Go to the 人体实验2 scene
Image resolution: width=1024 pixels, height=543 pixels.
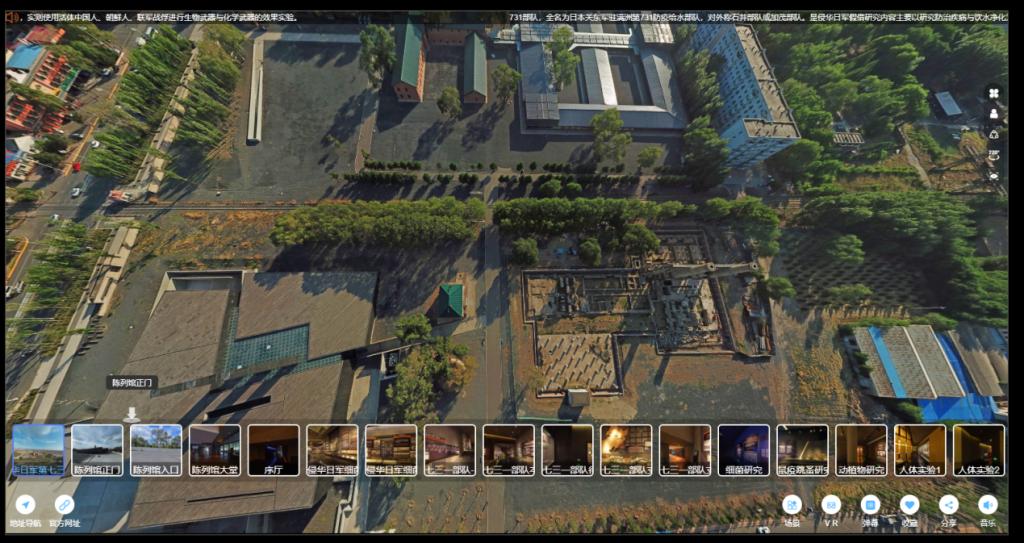coord(978,449)
